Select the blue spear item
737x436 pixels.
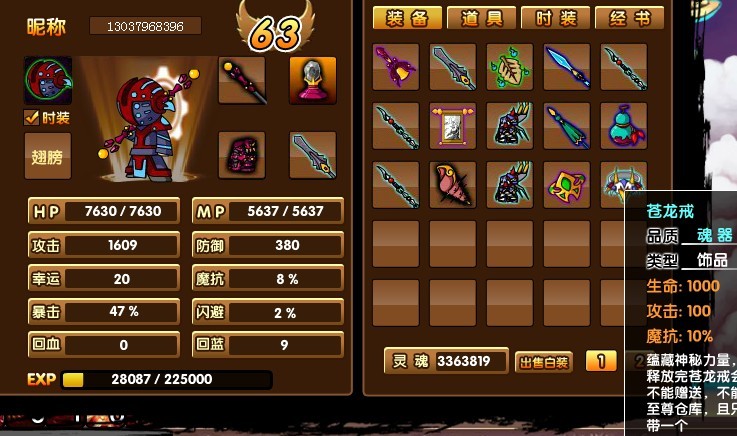pos(567,67)
